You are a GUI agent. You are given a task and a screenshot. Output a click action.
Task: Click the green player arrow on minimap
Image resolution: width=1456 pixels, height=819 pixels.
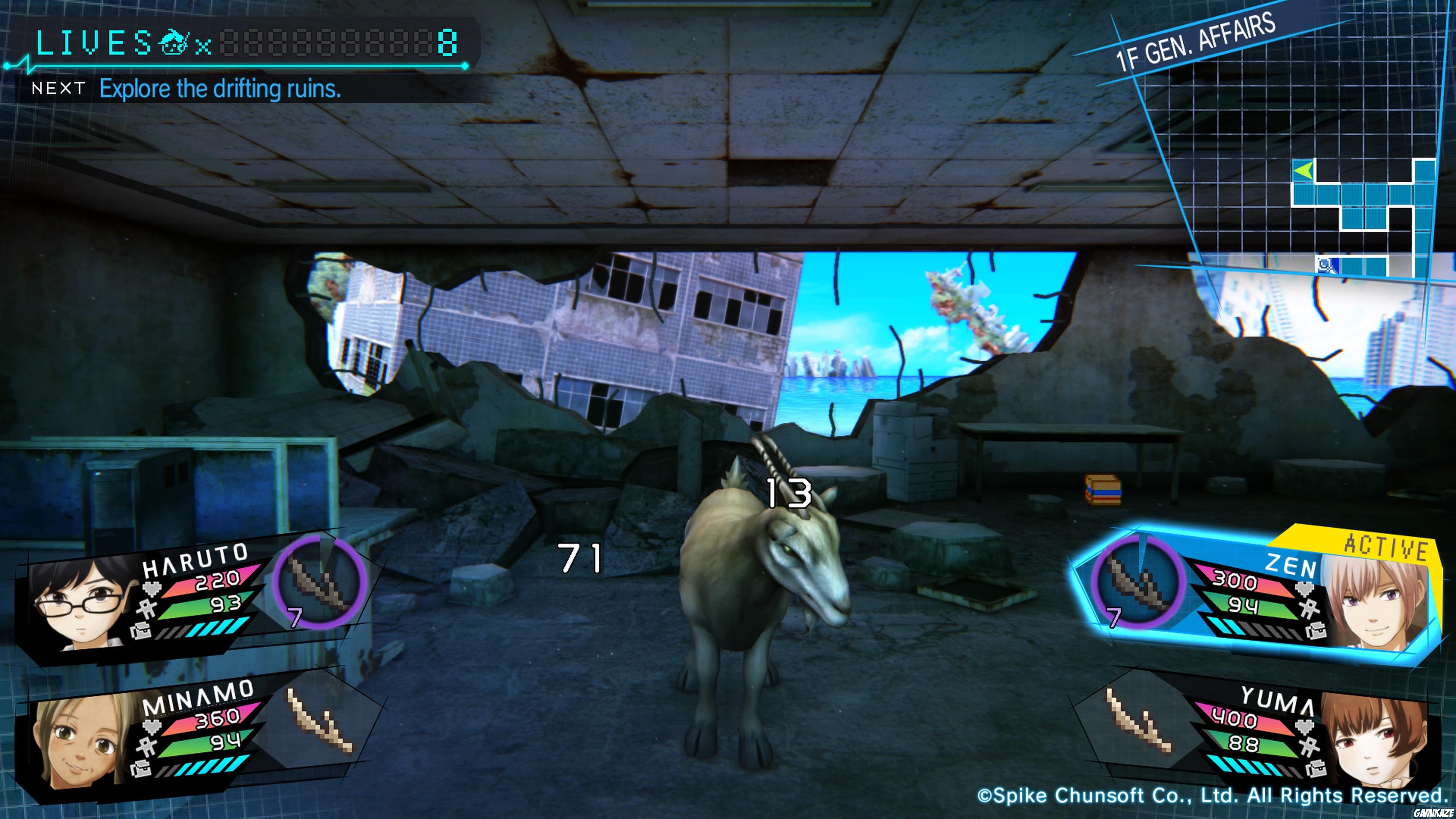[1304, 169]
